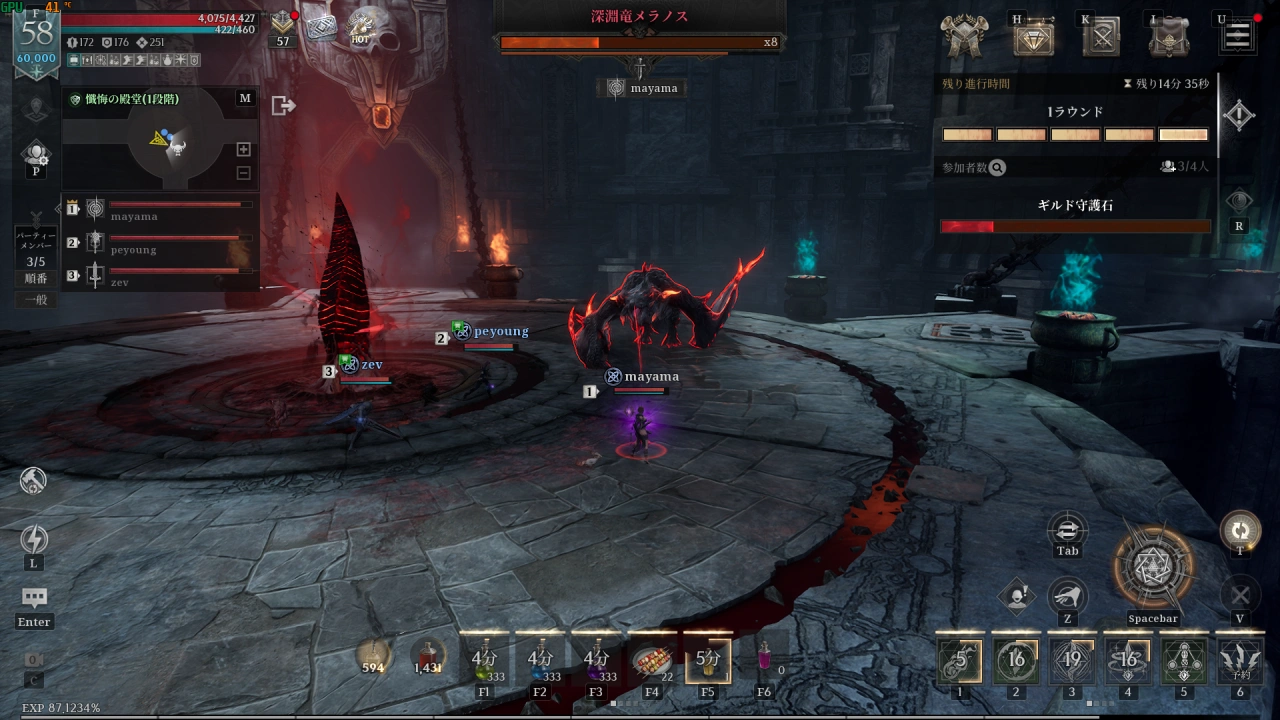Use the red health potion with 1,431 count

click(428, 656)
